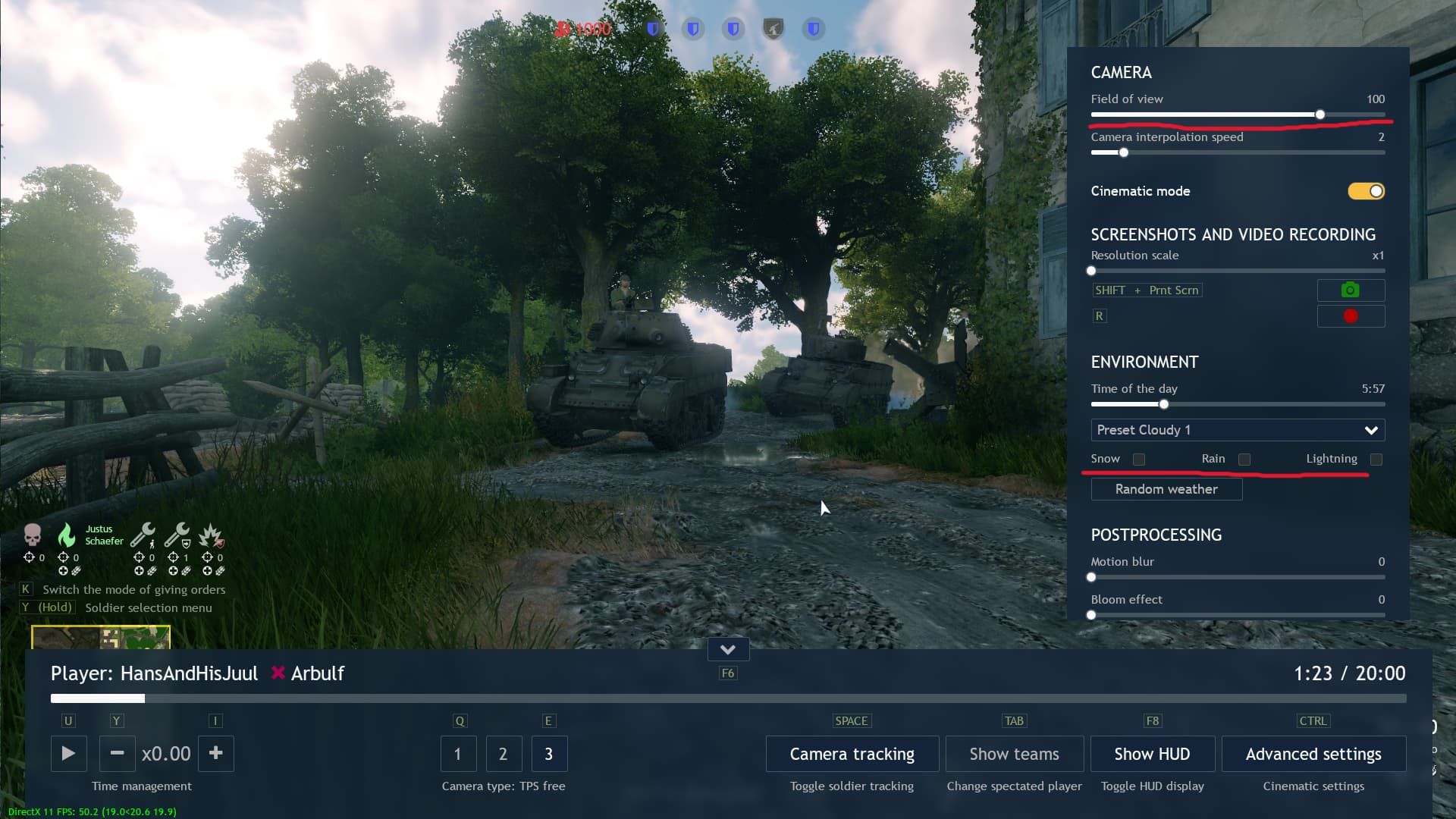Screen dimensions: 1456x819
Task: Open the Preset Cloudy 1 weather dropdown
Action: tap(1236, 430)
